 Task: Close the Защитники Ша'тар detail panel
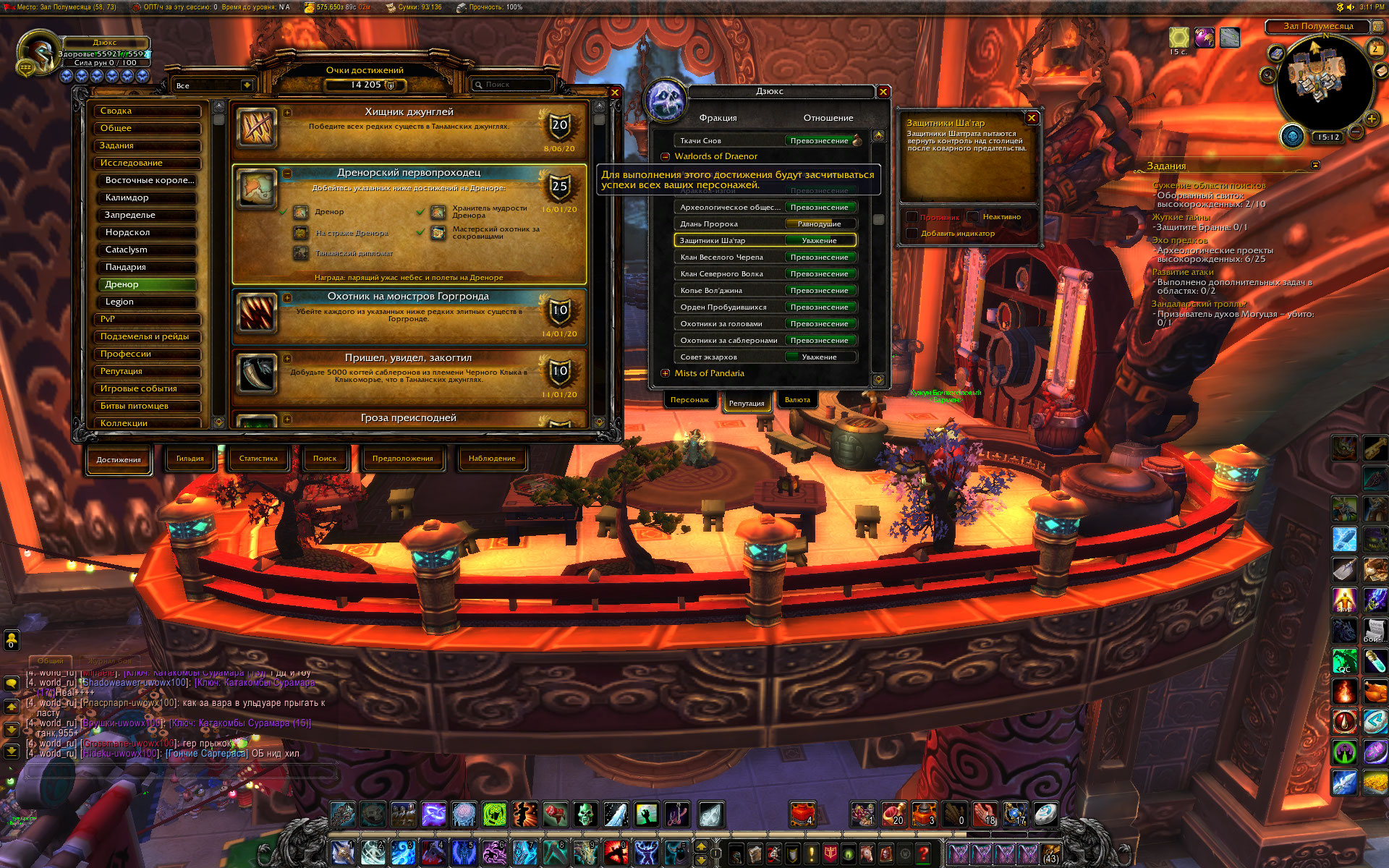tap(1032, 118)
